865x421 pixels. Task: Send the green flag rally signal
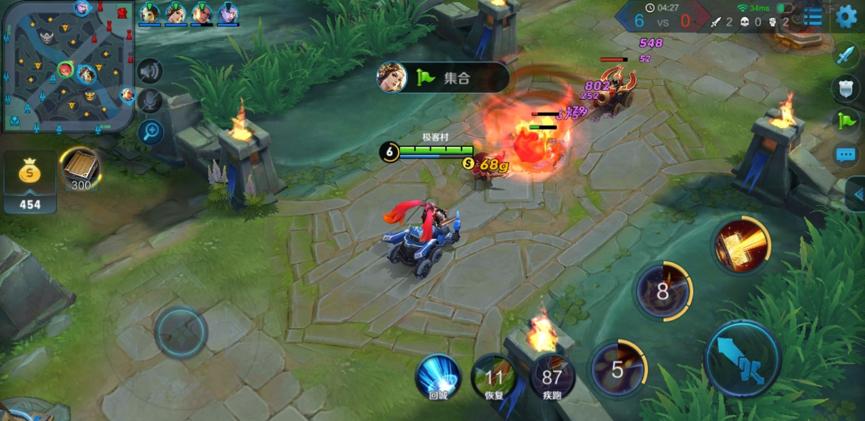coord(846,121)
